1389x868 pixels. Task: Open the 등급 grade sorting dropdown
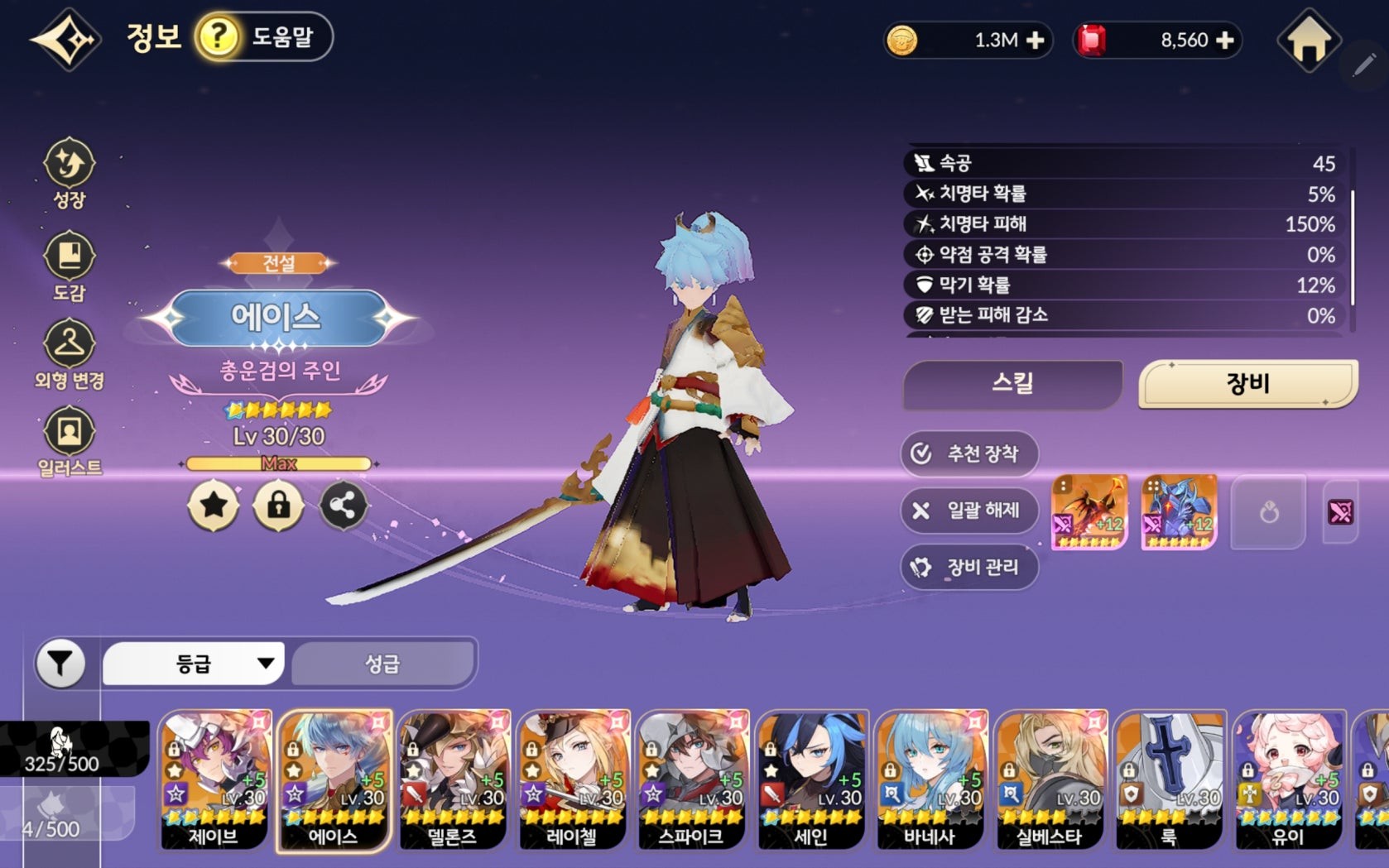(192, 662)
